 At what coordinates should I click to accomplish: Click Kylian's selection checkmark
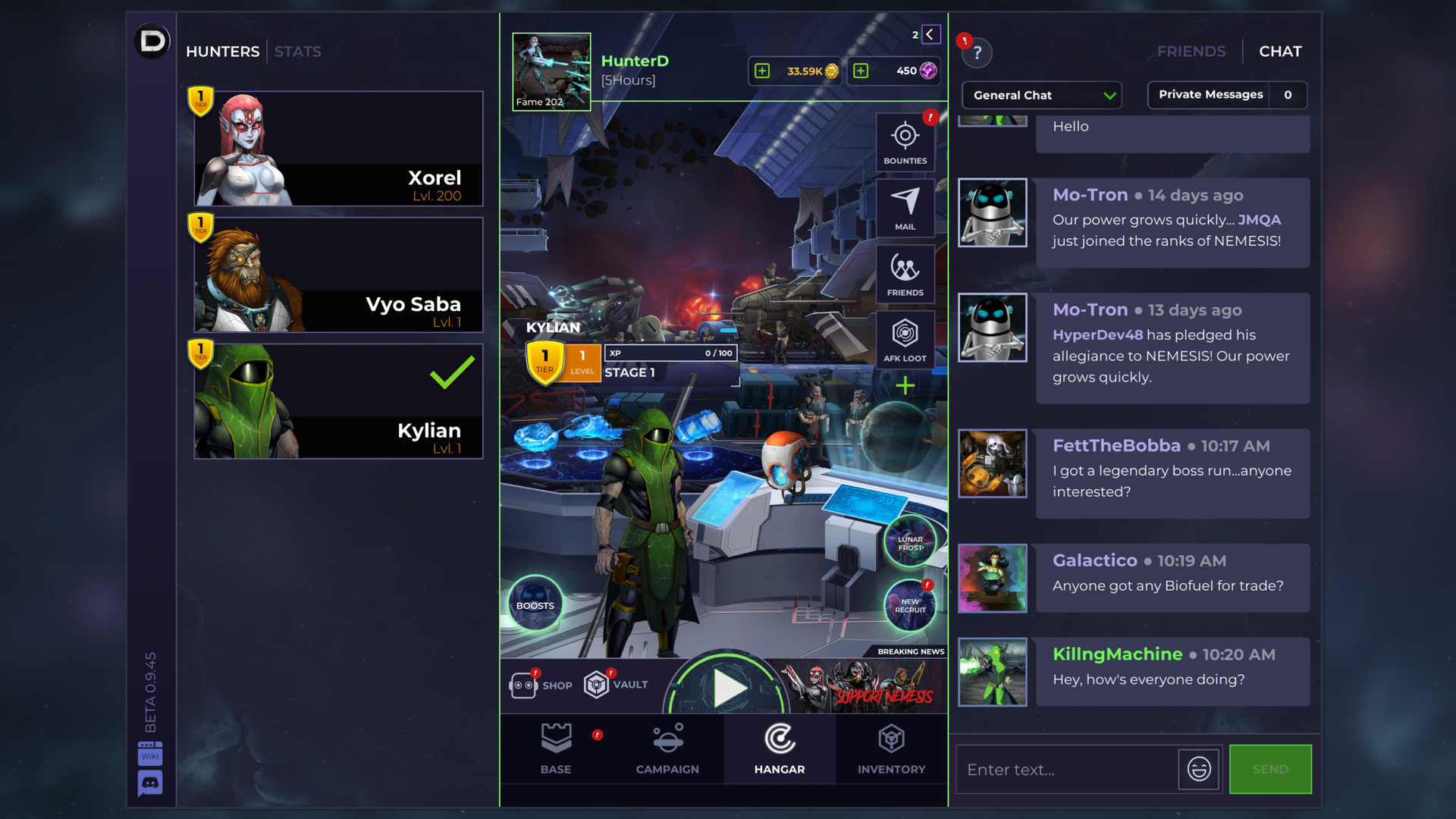click(450, 372)
